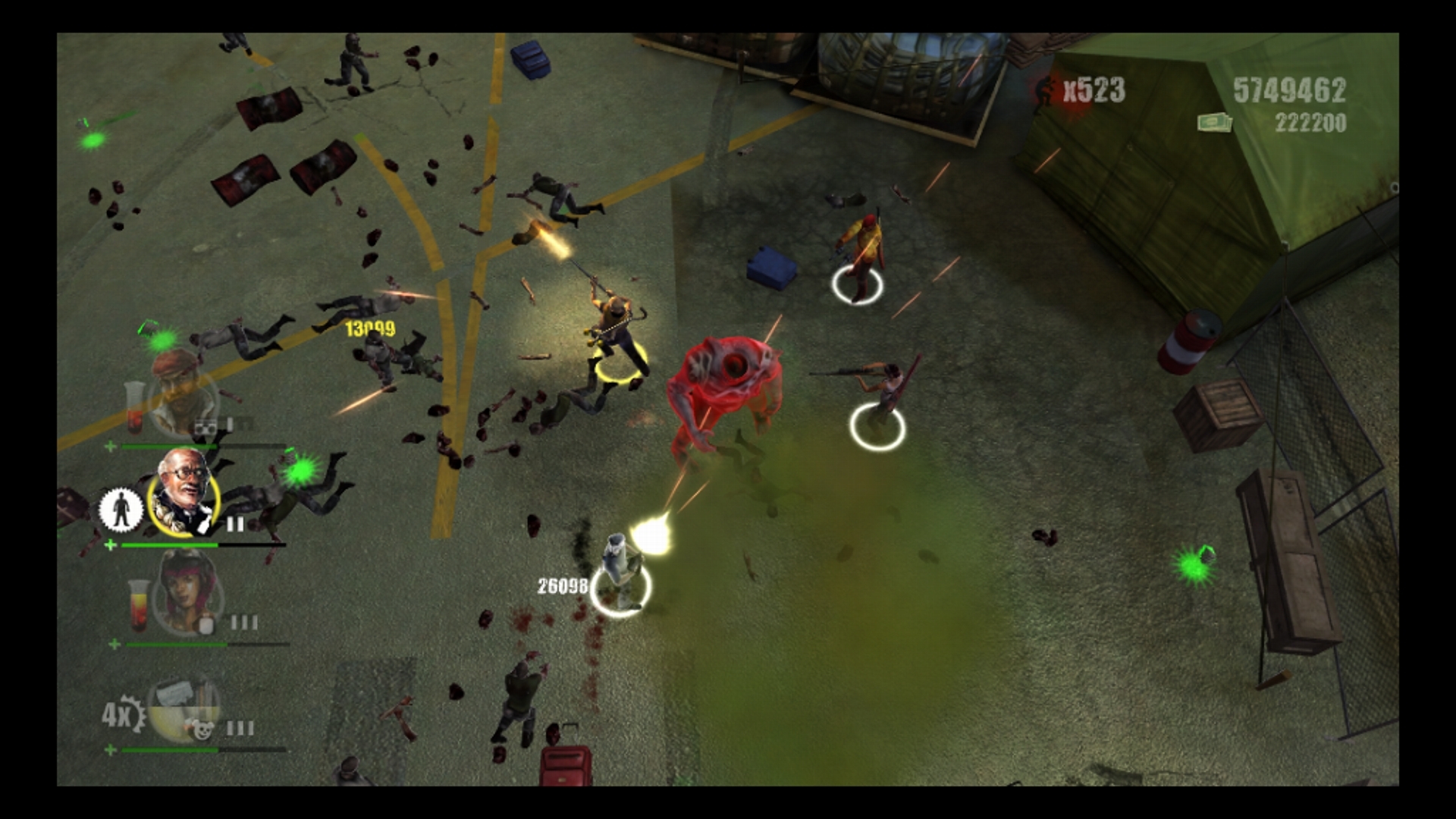The width and height of the screenshot is (1456, 819).
Task: Click the 4x gear multiplier icon
Action: click(123, 715)
